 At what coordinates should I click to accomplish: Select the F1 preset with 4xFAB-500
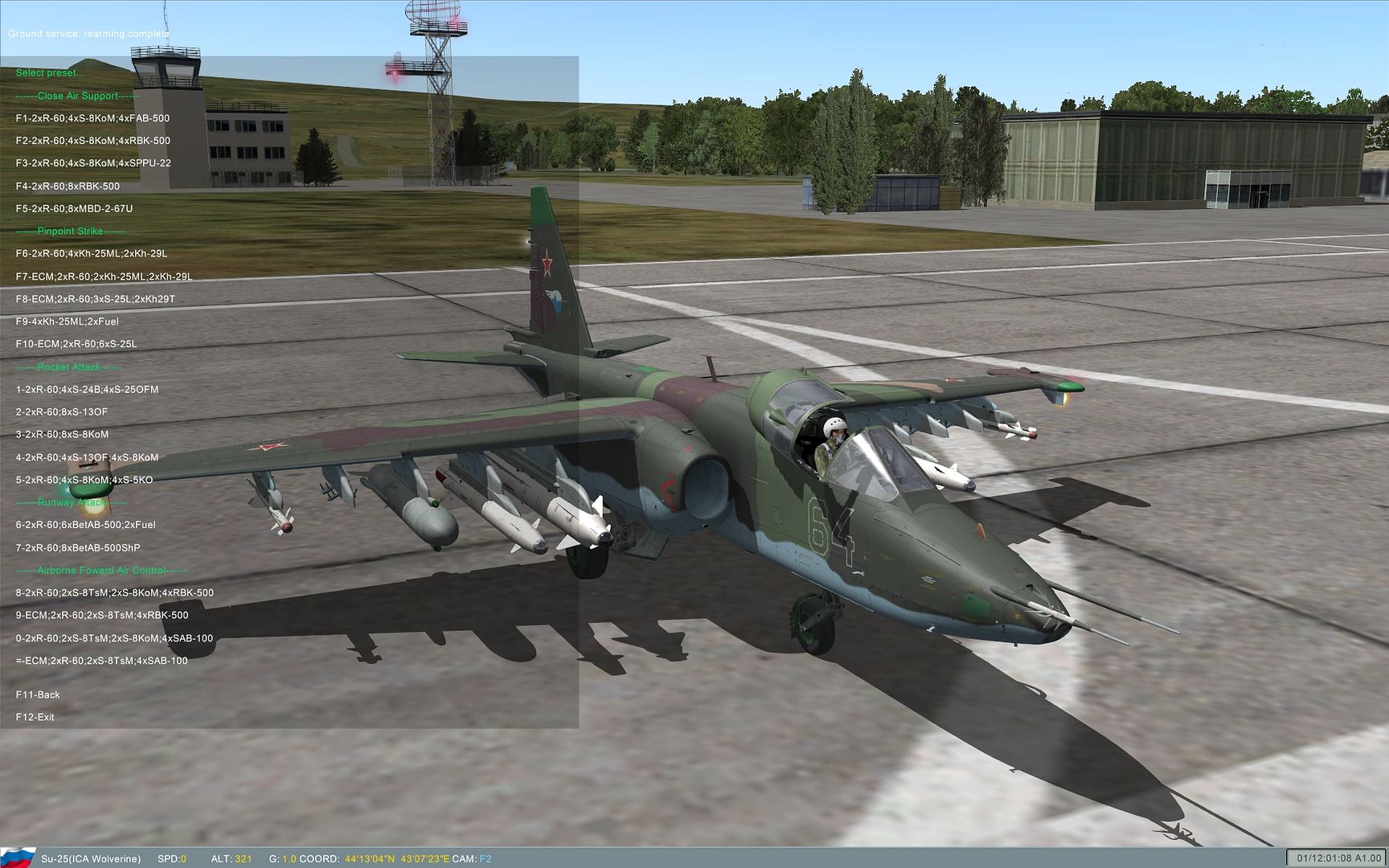[x=92, y=117]
